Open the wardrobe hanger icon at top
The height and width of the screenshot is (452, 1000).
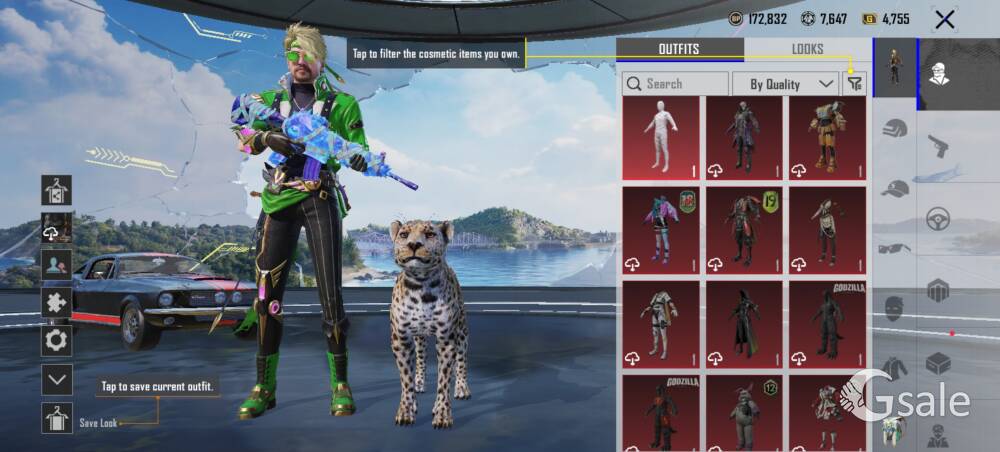56,189
